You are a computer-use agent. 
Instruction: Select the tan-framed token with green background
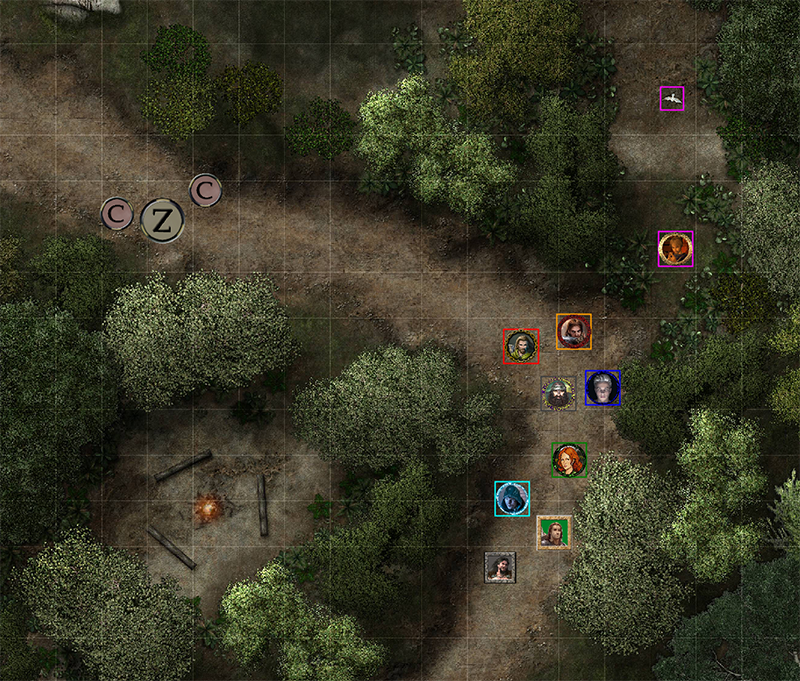553,532
